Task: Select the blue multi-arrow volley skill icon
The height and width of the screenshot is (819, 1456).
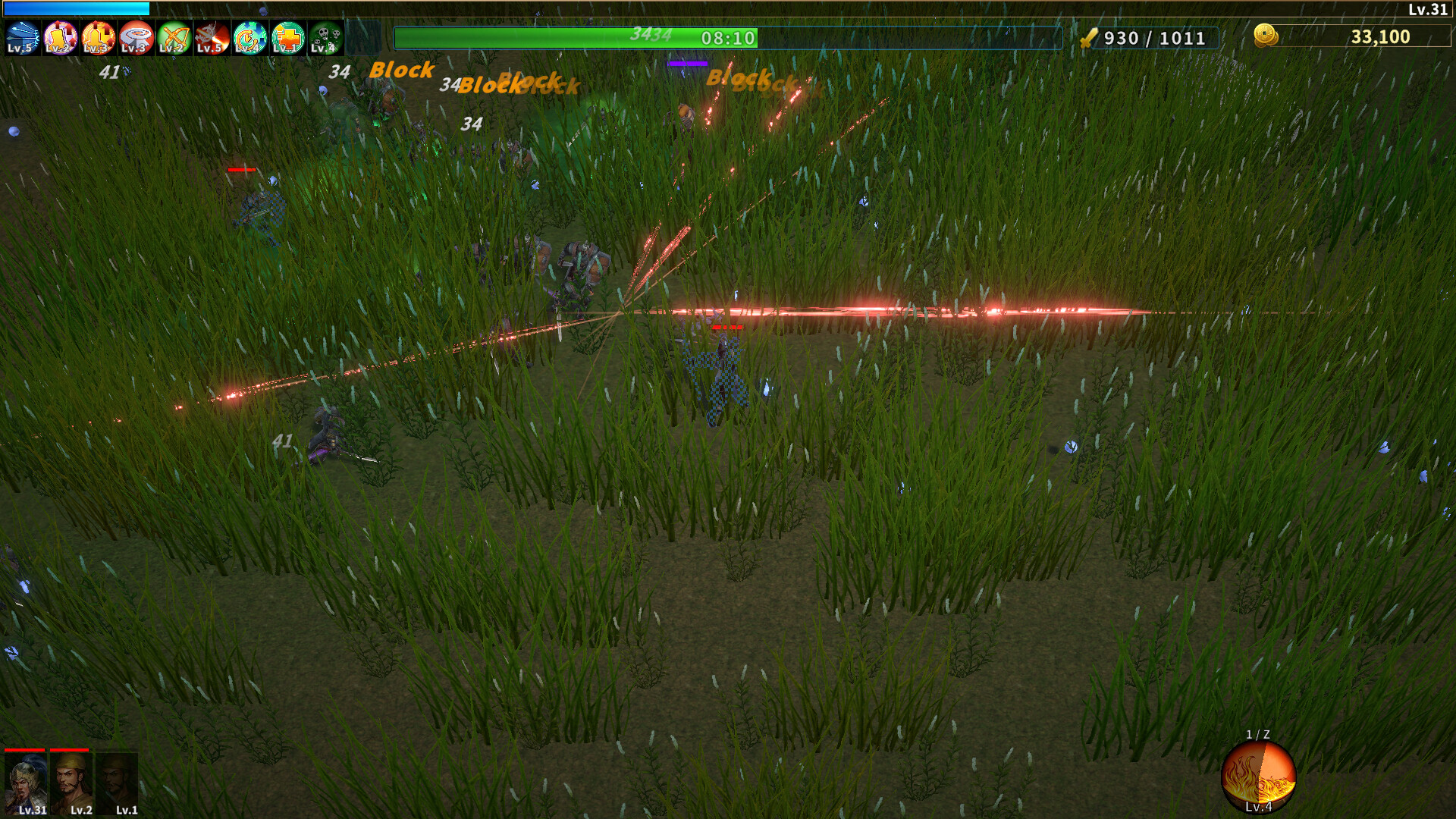Action: click(x=22, y=38)
